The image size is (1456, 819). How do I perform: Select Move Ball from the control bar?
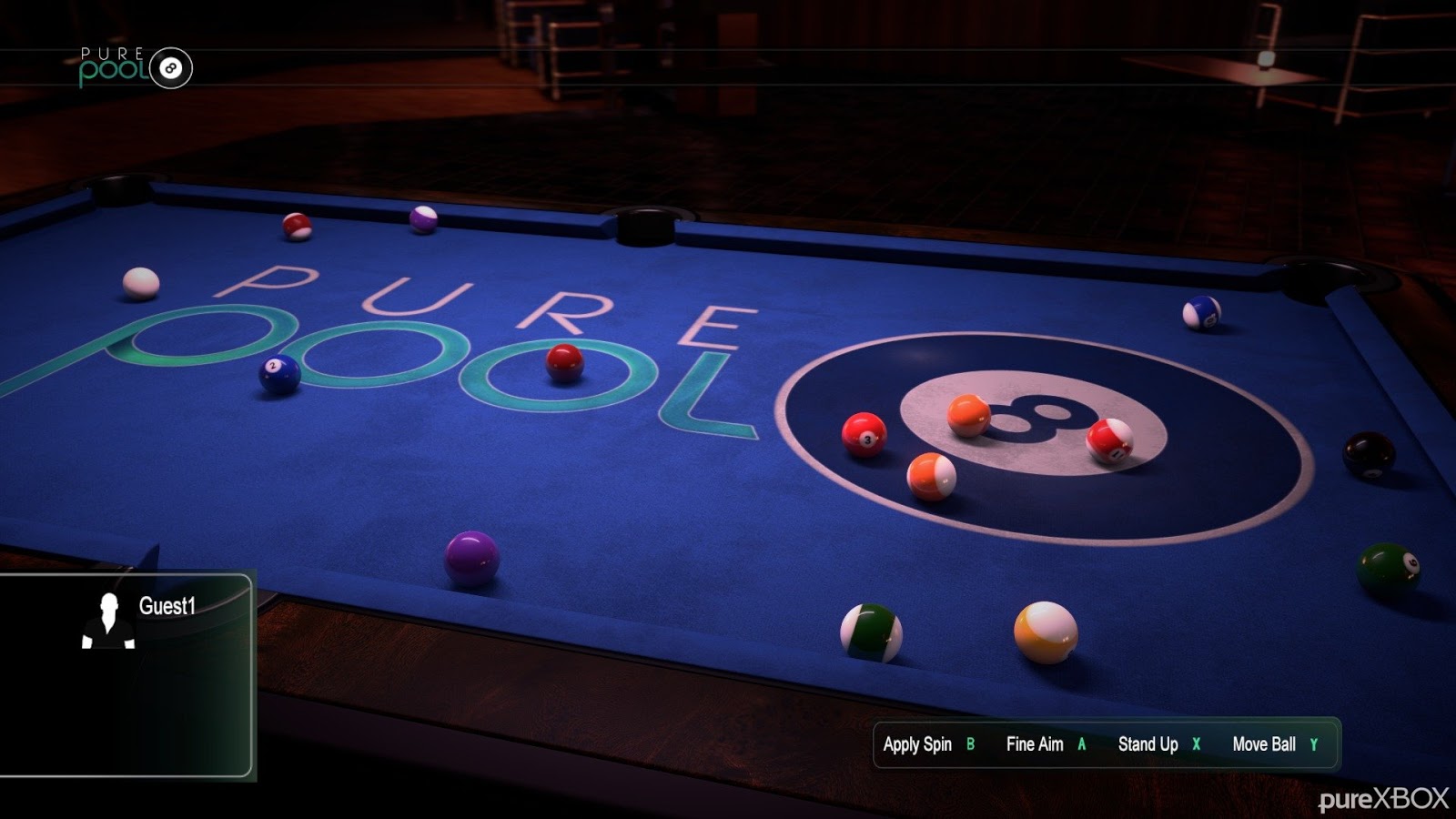[1264, 744]
